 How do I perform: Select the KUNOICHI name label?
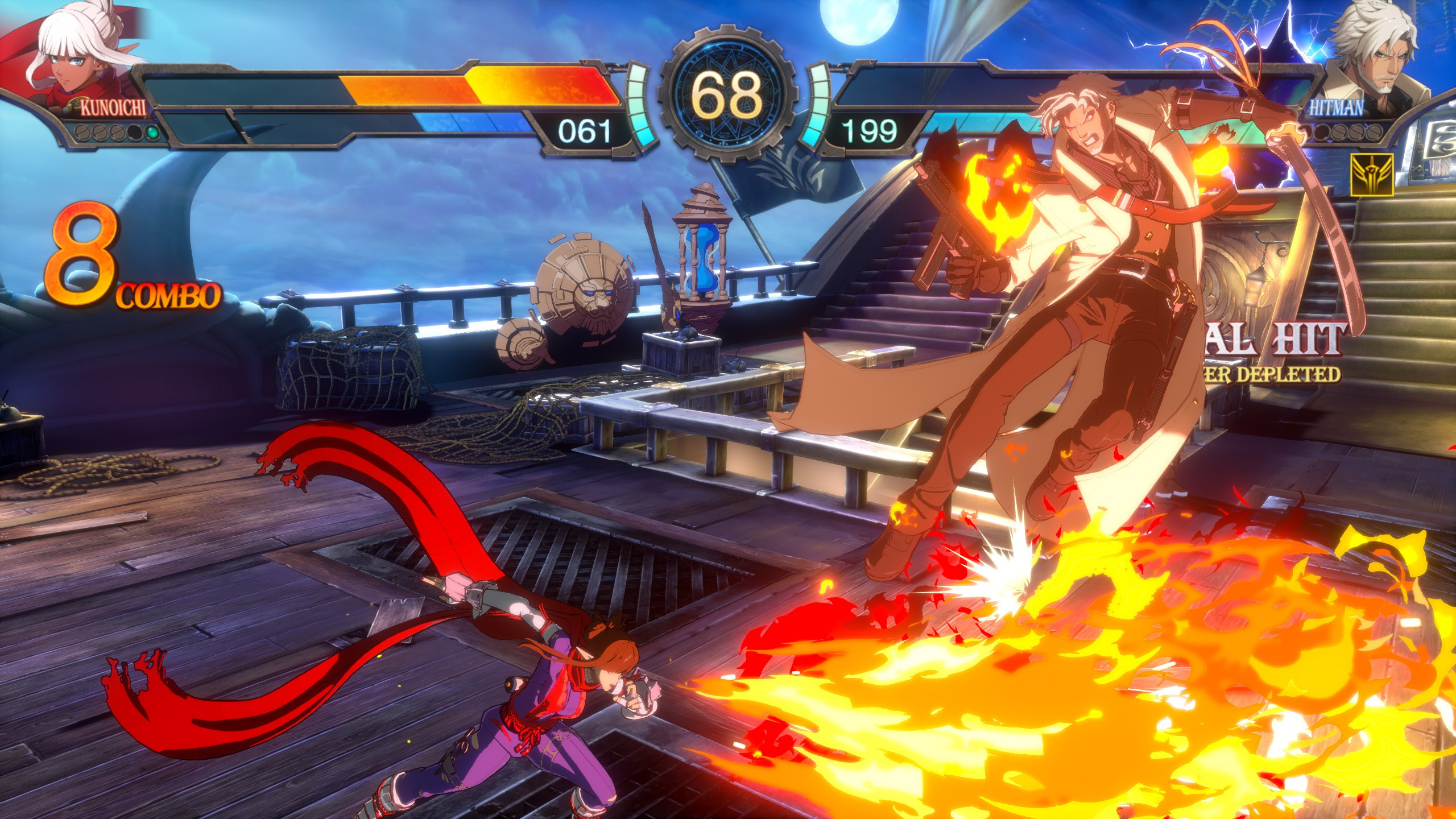point(113,107)
